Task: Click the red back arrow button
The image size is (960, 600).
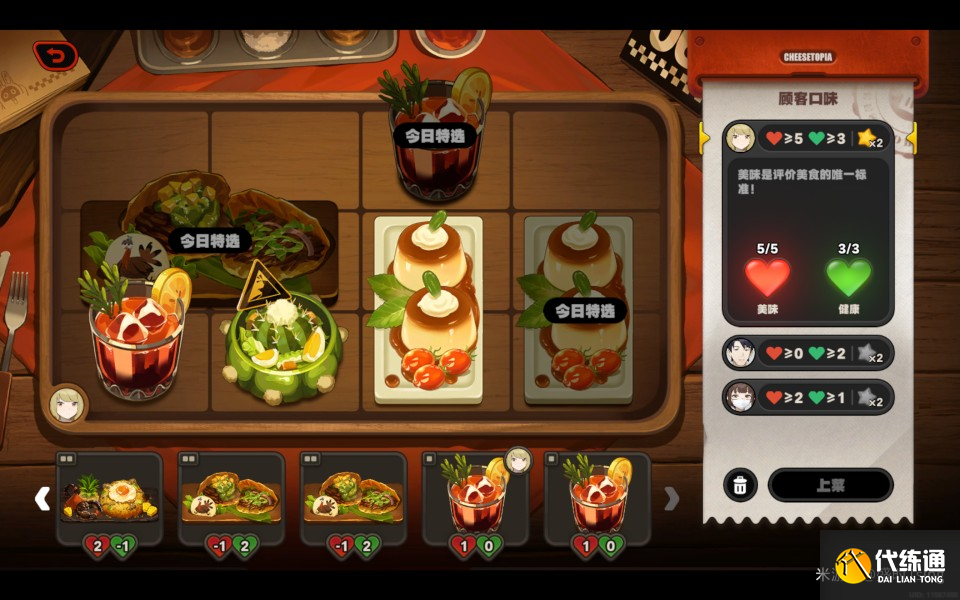Action: (x=55, y=56)
